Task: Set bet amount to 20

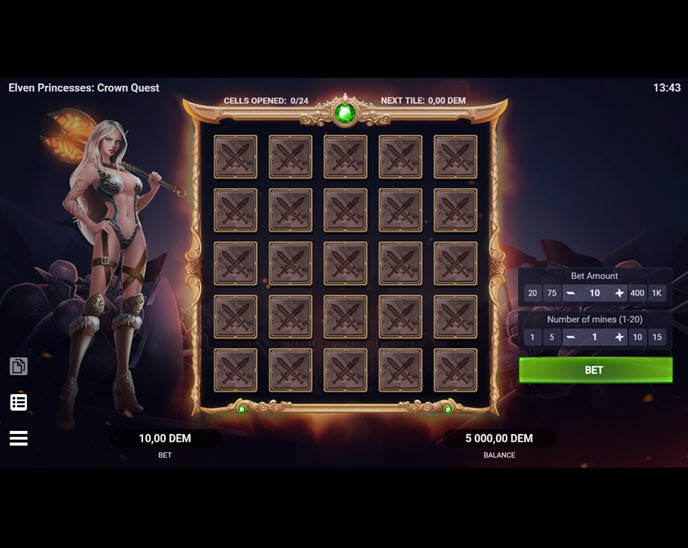Action: click(x=532, y=293)
